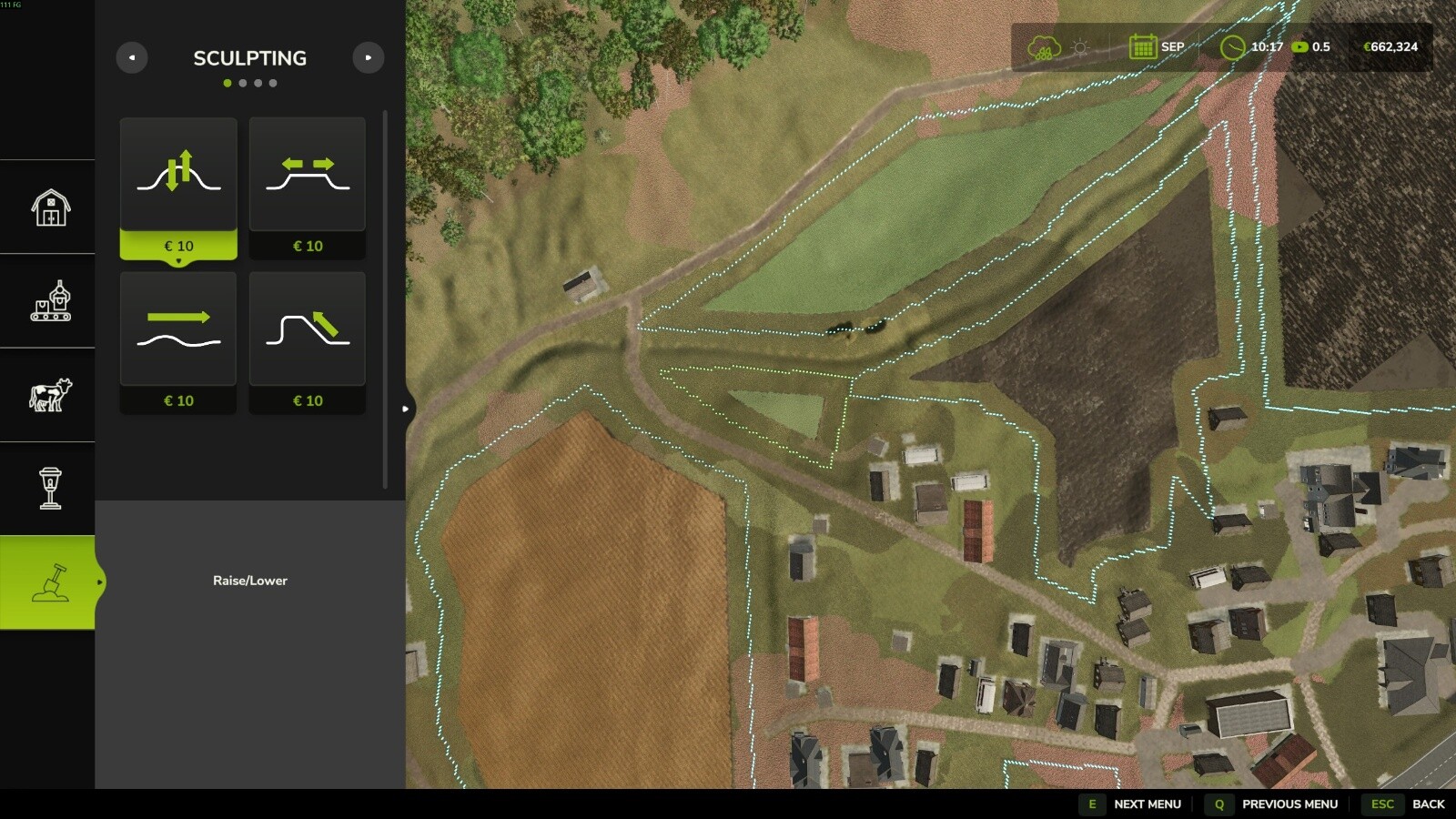The image size is (1456, 819).
Task: Choose the widen/flatten plateau sculpting tool
Action: pyautogui.click(x=308, y=174)
